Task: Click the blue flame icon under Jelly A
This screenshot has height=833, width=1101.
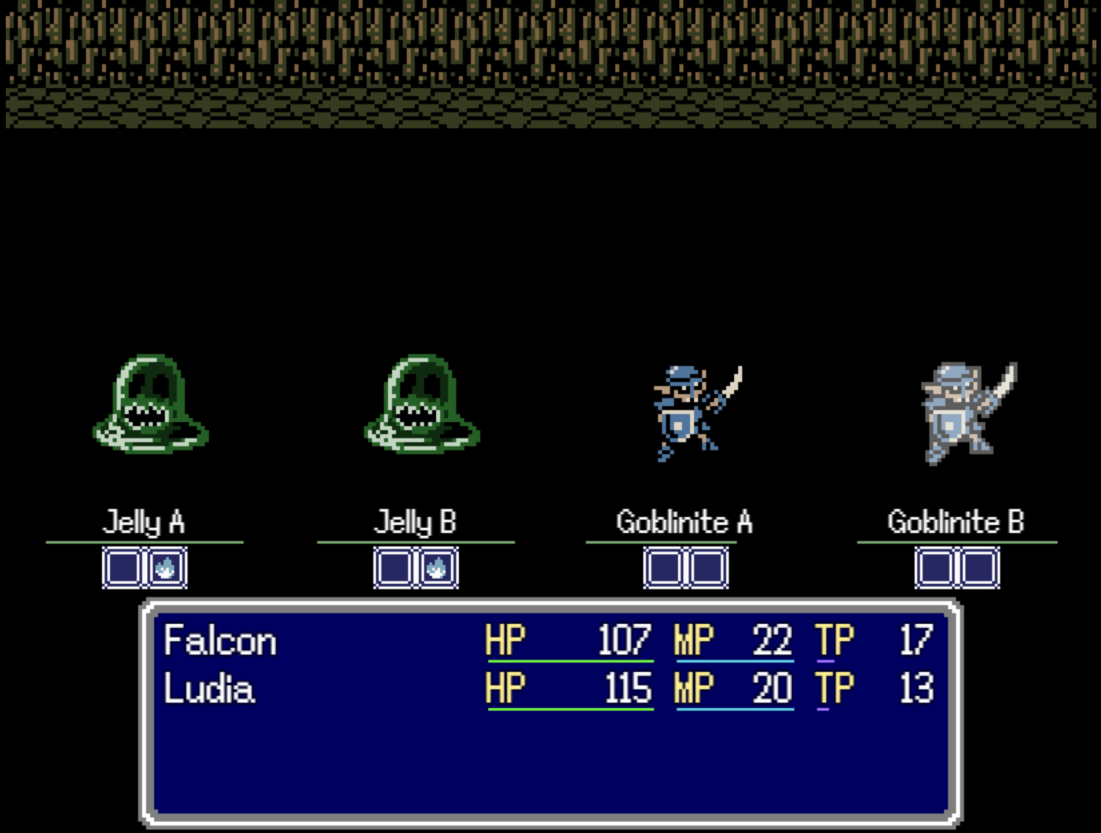Action: click(x=167, y=569)
